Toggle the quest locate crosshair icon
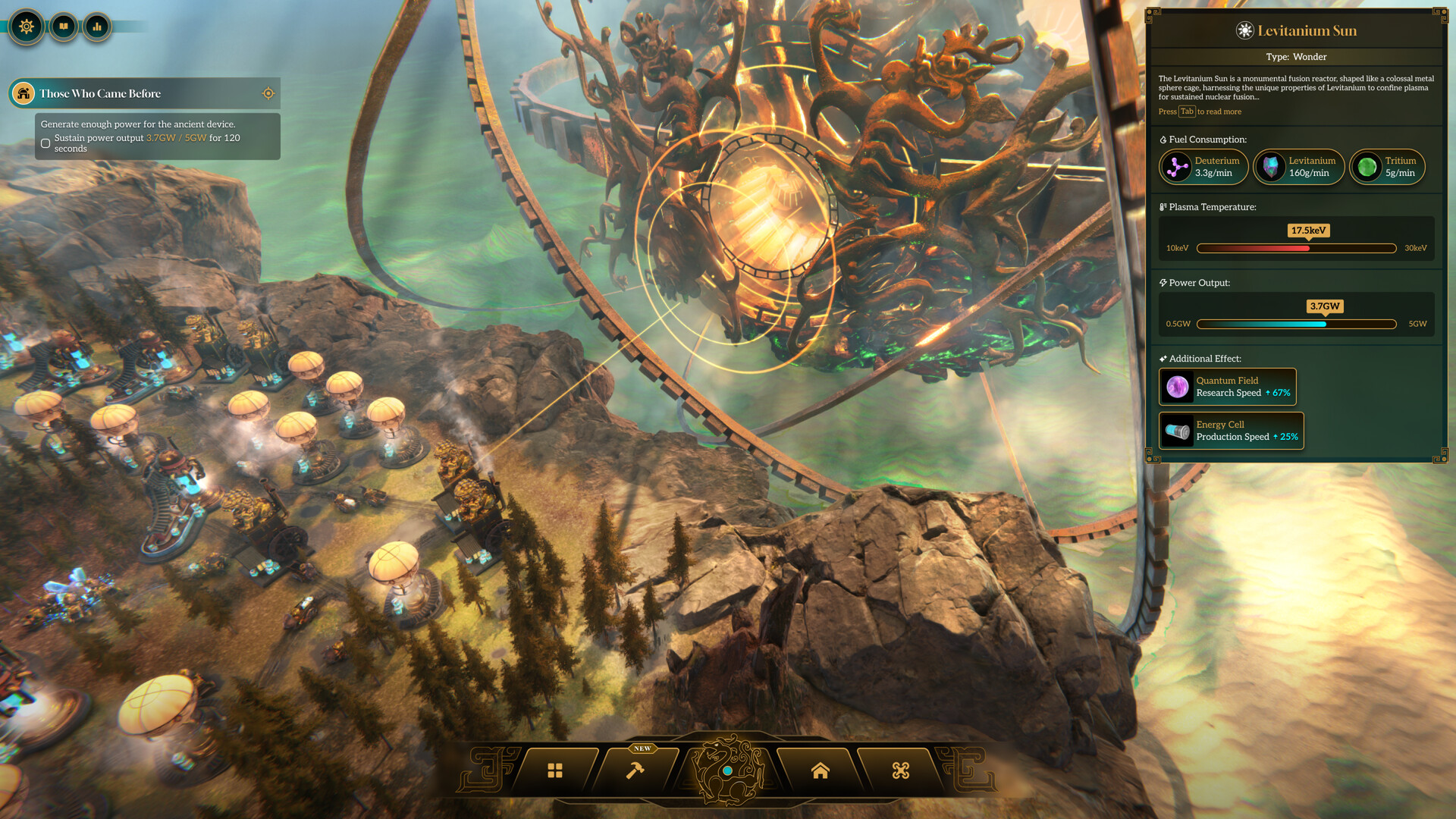This screenshot has height=819, width=1456. point(268,93)
